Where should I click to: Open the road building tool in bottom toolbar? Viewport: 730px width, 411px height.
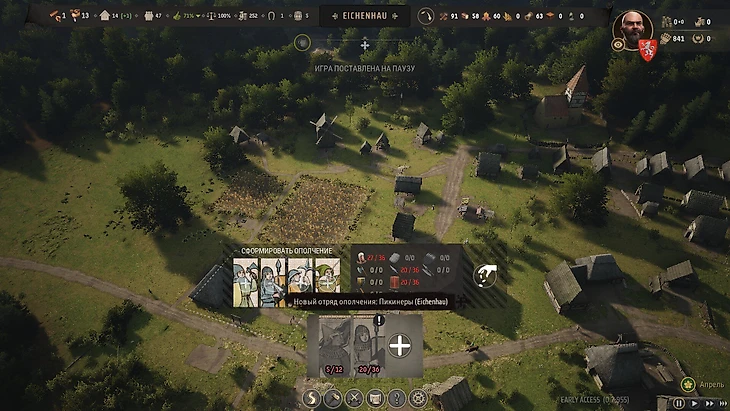click(x=312, y=398)
